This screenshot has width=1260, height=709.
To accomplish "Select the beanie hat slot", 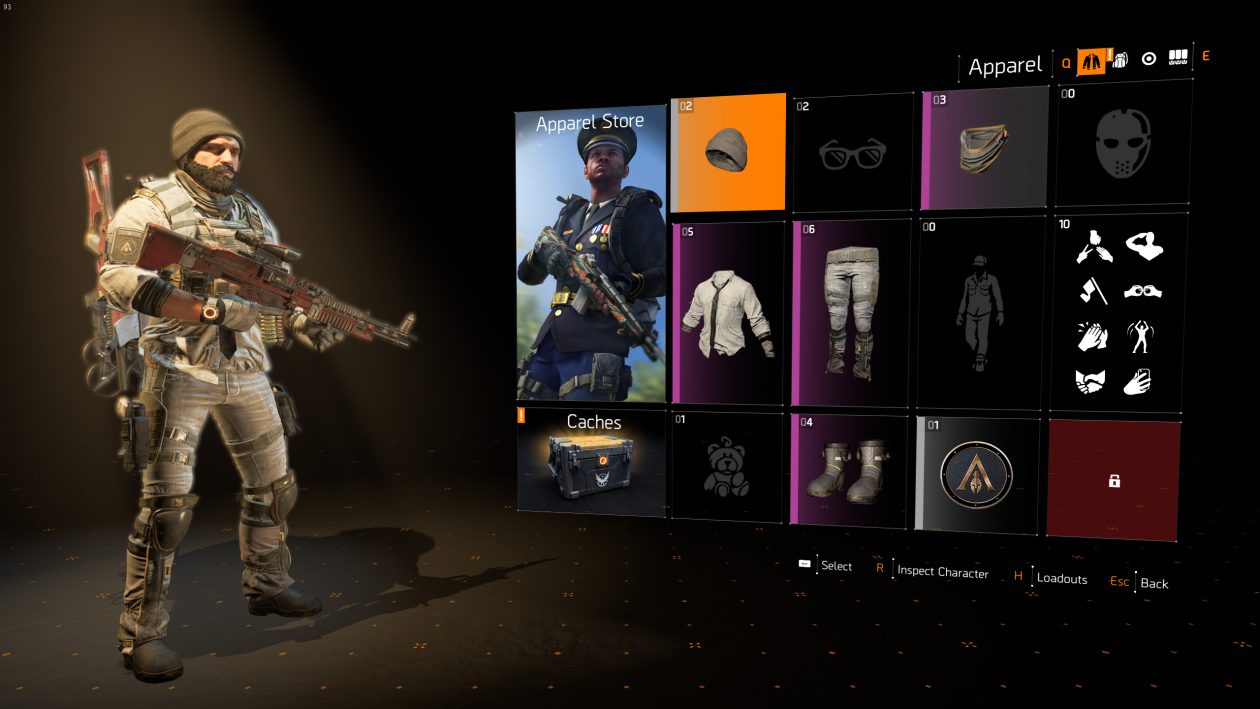I will [728, 152].
